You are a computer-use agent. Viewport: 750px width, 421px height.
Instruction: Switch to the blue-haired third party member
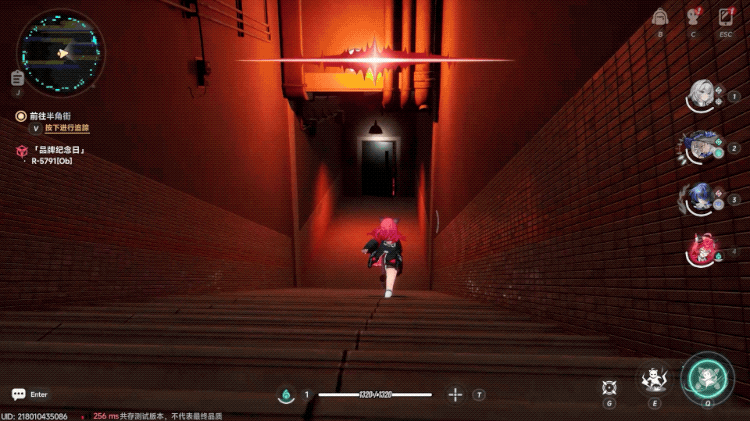click(x=702, y=198)
